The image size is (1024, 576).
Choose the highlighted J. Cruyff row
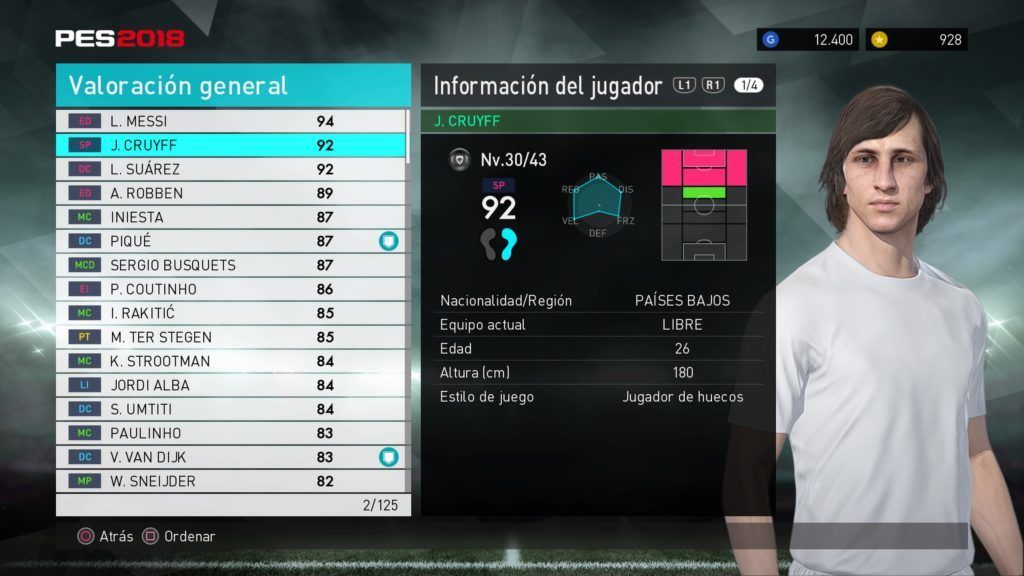tap(232, 145)
